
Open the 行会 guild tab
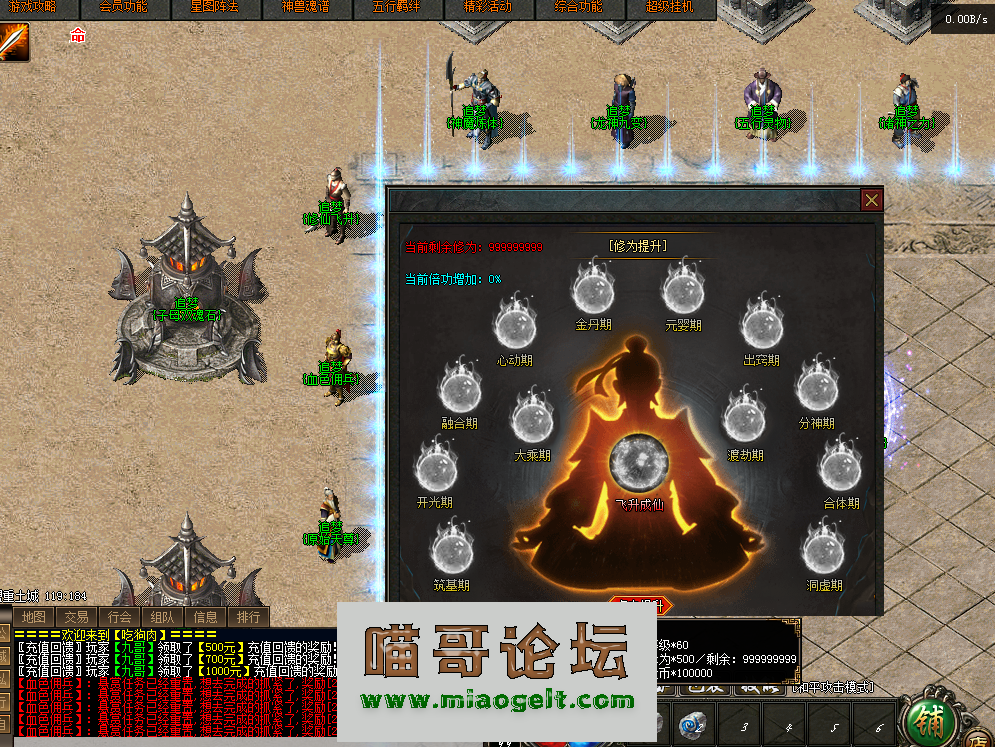point(120,617)
